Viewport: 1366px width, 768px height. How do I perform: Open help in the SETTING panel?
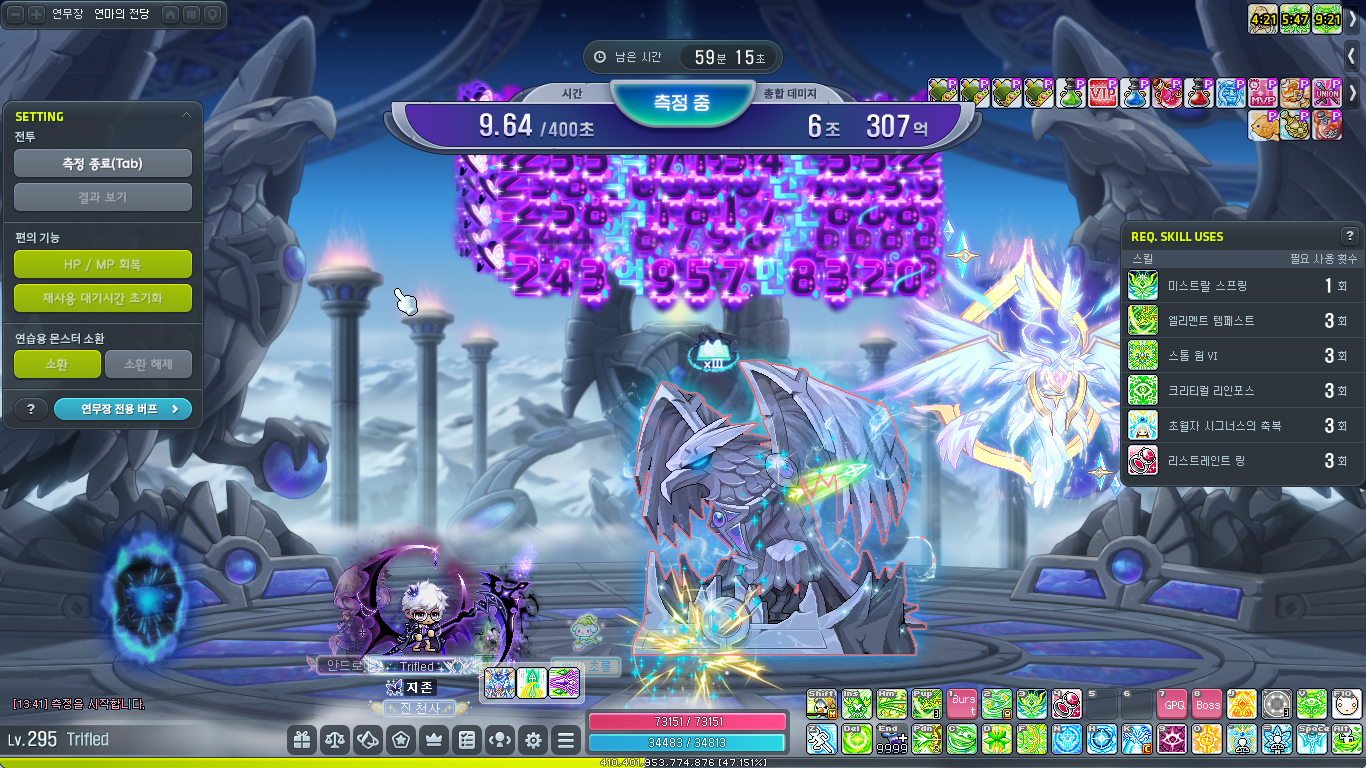[31, 408]
